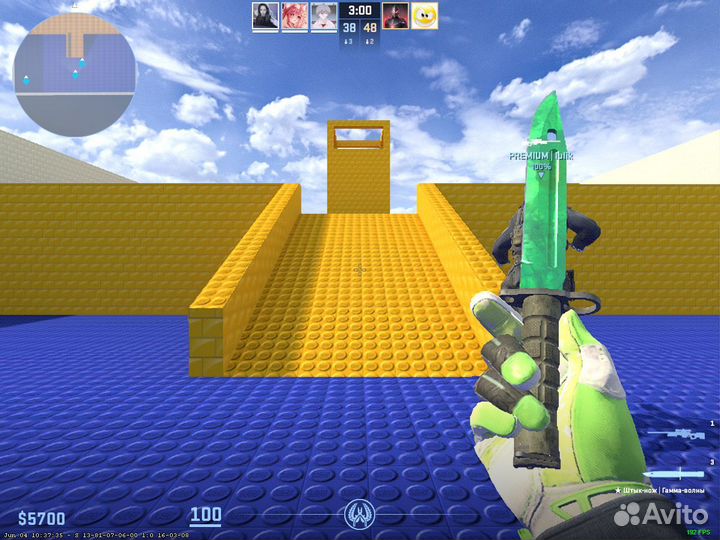Select the white-haired anime player avatar
Image resolution: width=720 pixels, height=540 pixels.
pos(323,16)
